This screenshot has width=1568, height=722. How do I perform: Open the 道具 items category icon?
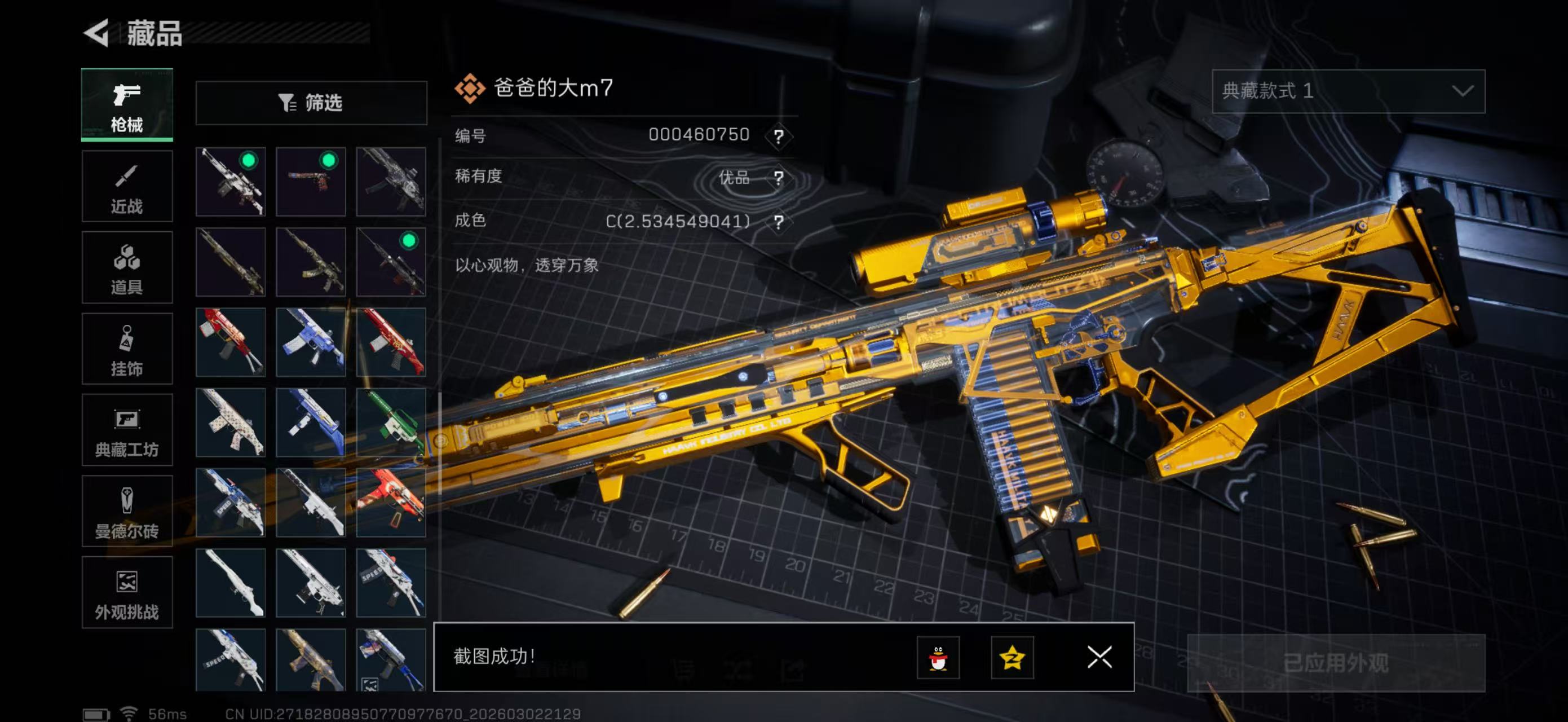tap(127, 267)
